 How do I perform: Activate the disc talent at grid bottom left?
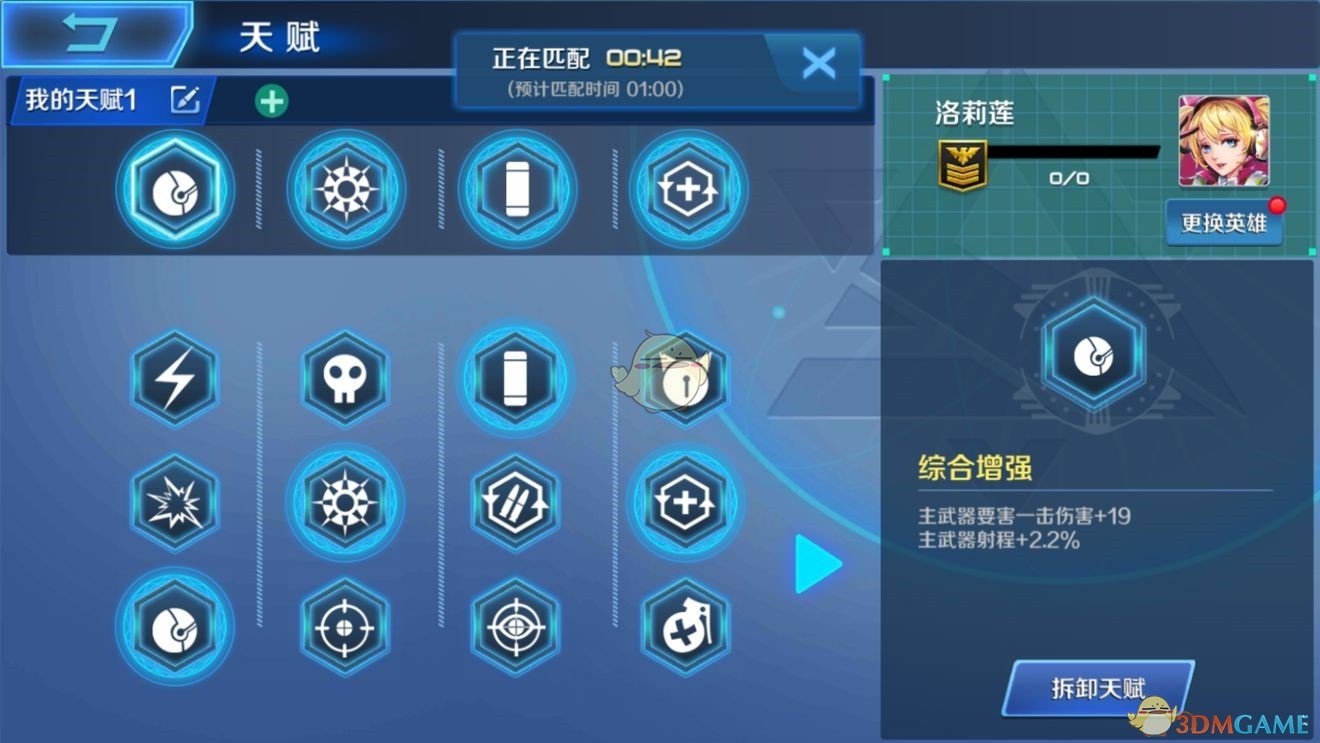(175, 628)
